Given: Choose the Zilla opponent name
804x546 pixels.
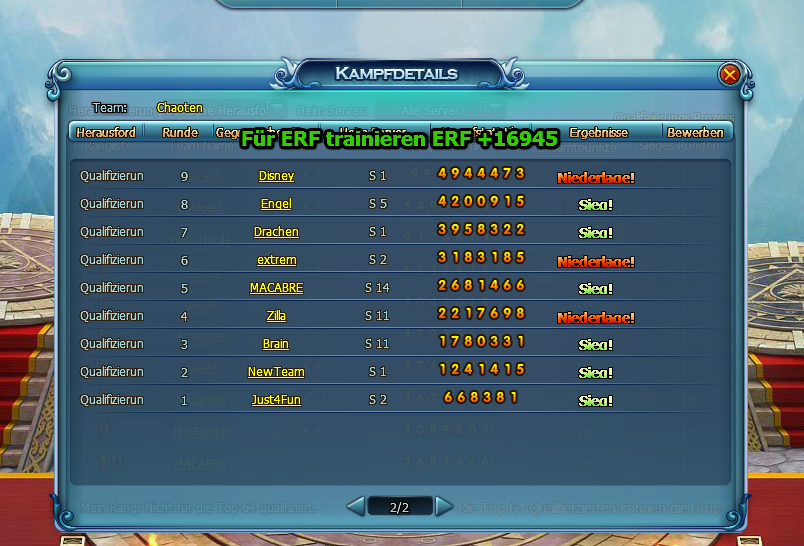Looking at the screenshot, I should [276, 316].
